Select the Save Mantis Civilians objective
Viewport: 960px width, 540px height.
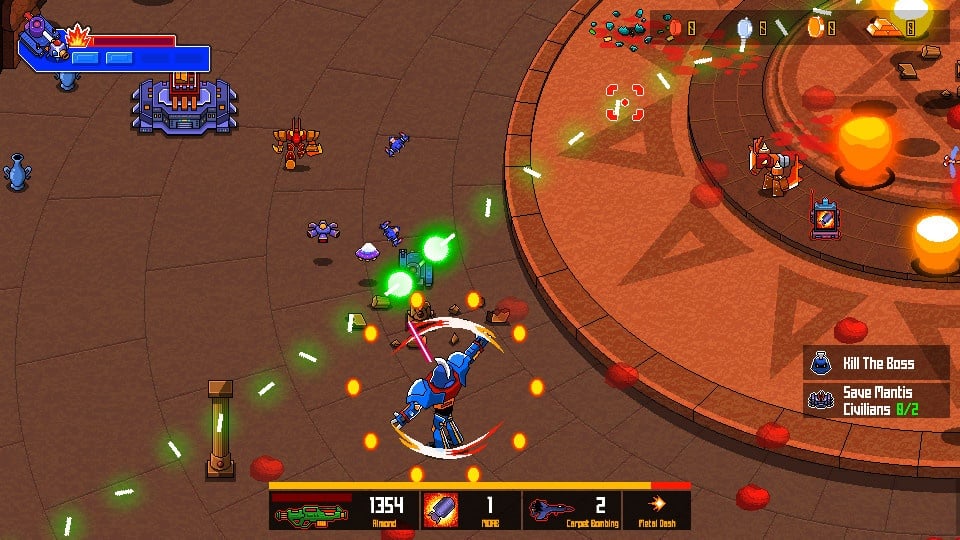(876, 399)
